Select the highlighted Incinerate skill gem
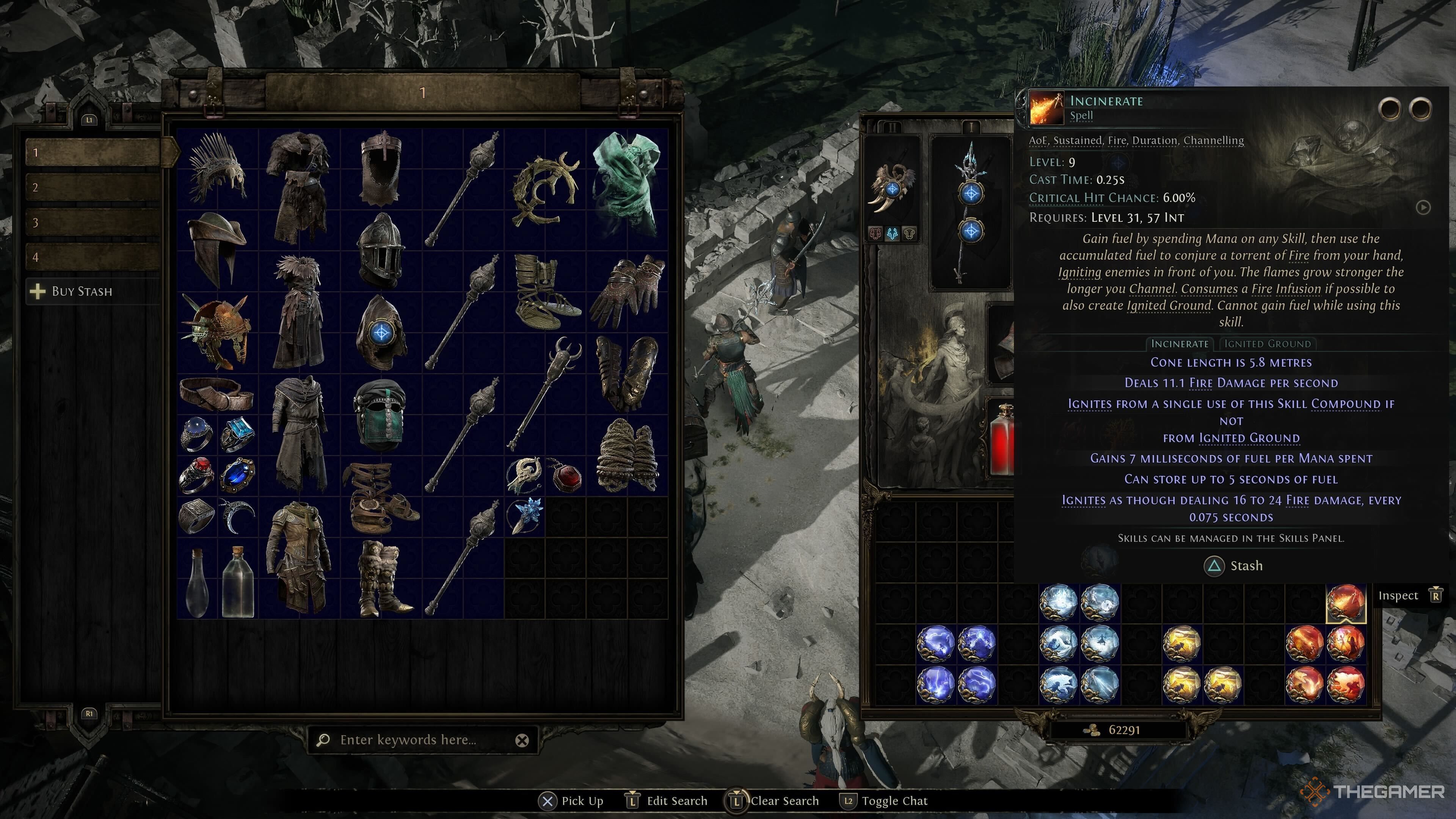This screenshot has height=819, width=1456. [1345, 602]
